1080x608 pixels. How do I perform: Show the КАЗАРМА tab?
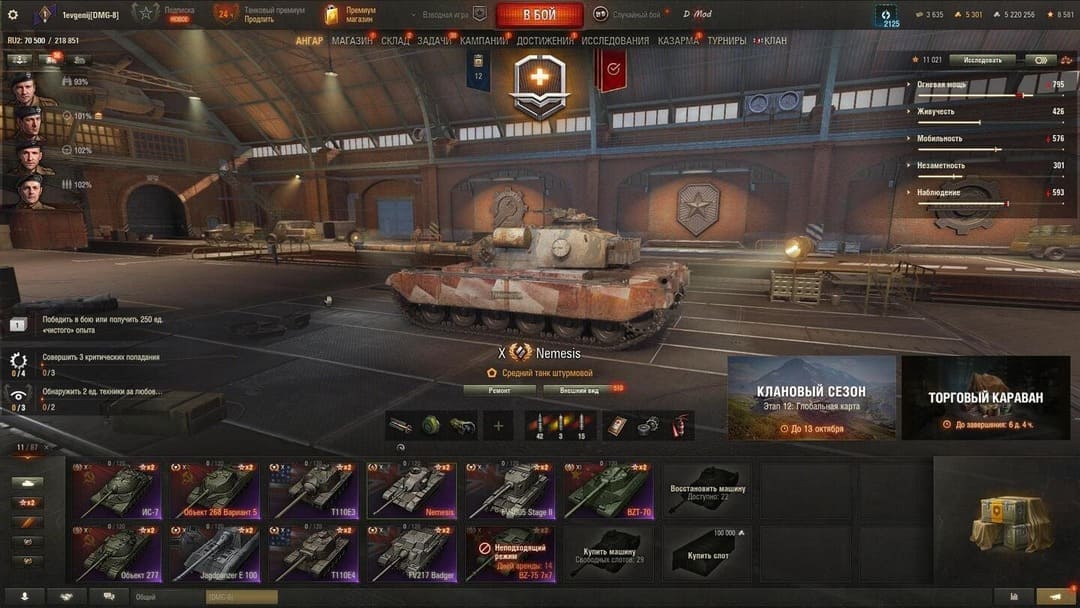click(x=678, y=41)
